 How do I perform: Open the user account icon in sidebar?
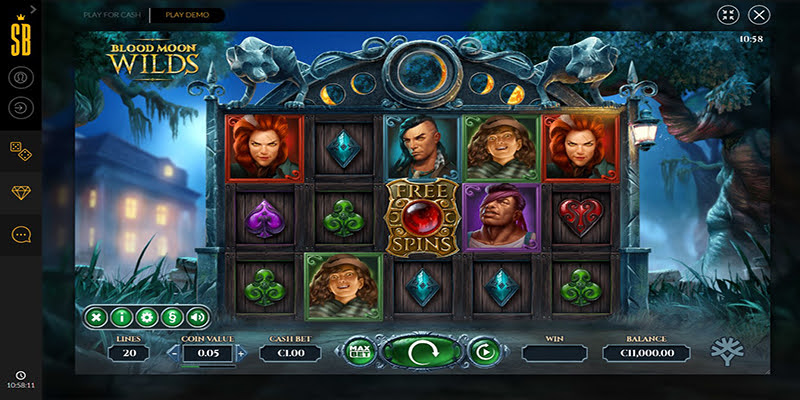pyautogui.click(x=20, y=77)
